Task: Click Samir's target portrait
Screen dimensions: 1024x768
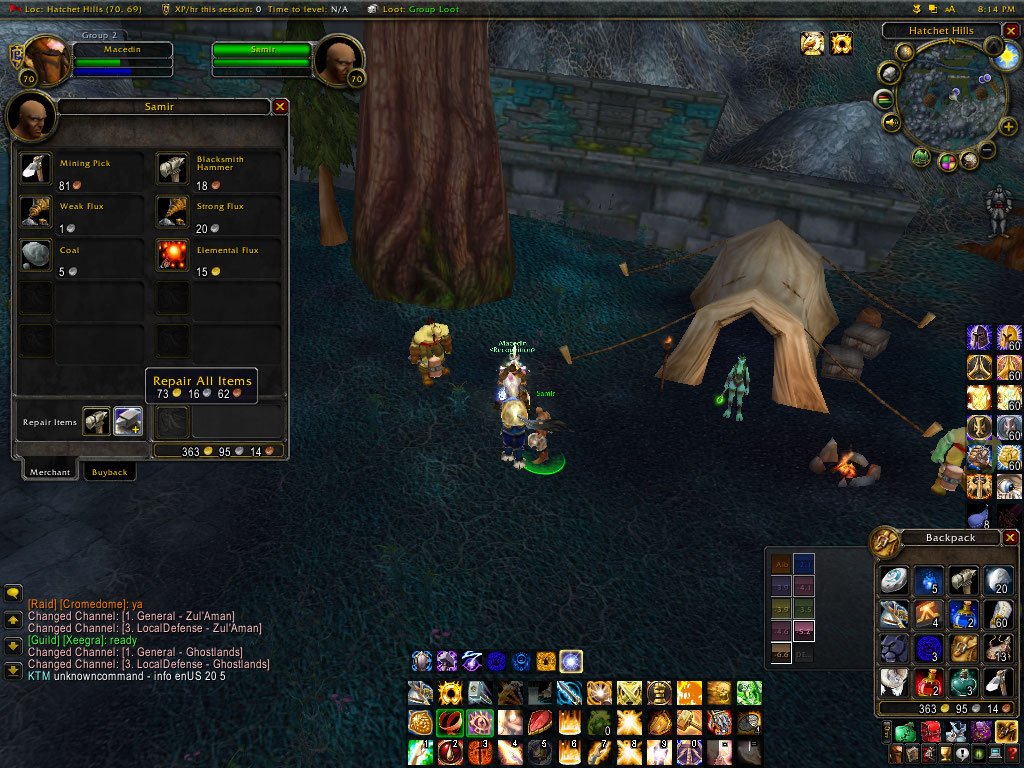Action: [338, 62]
